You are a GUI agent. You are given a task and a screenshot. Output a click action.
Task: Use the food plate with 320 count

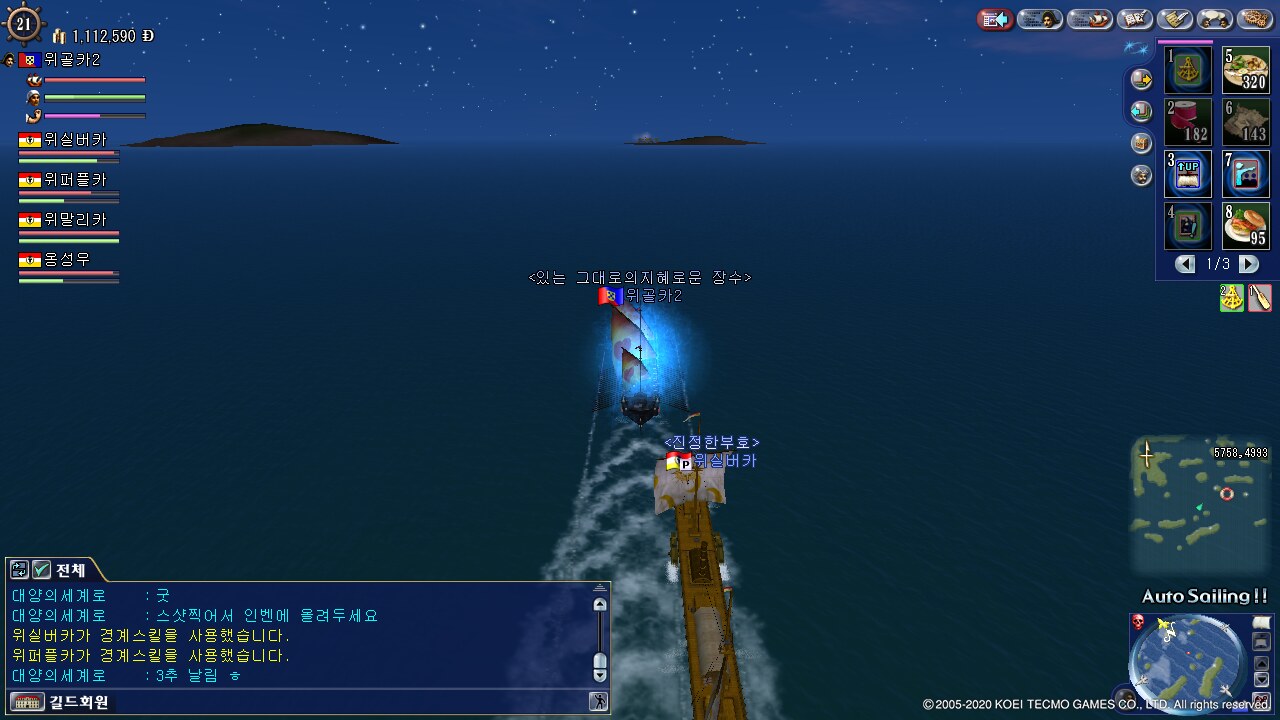tap(1246, 70)
